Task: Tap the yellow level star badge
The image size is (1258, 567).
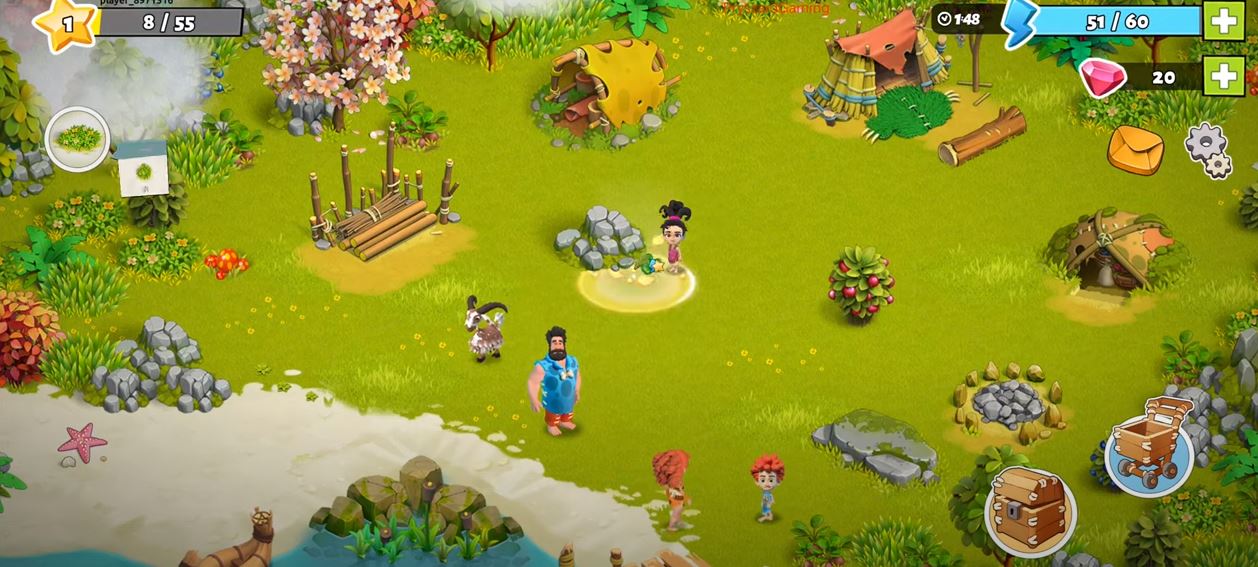Action: 66,23
